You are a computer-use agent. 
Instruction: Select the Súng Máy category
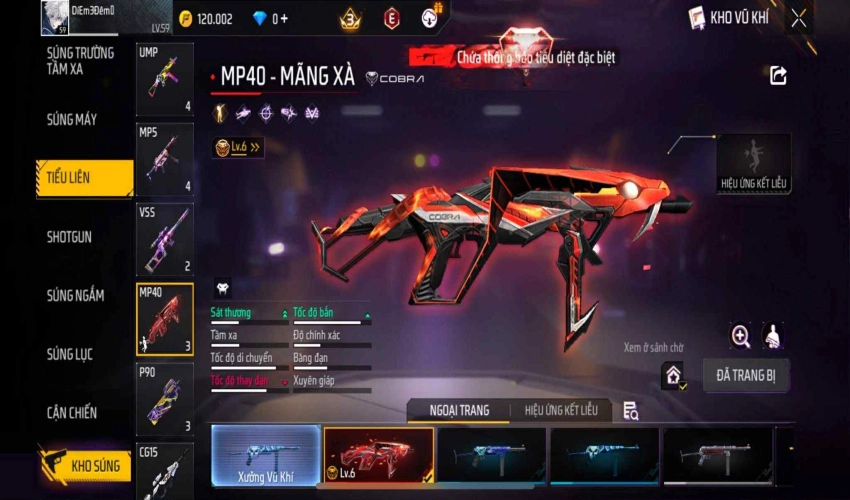(72, 120)
